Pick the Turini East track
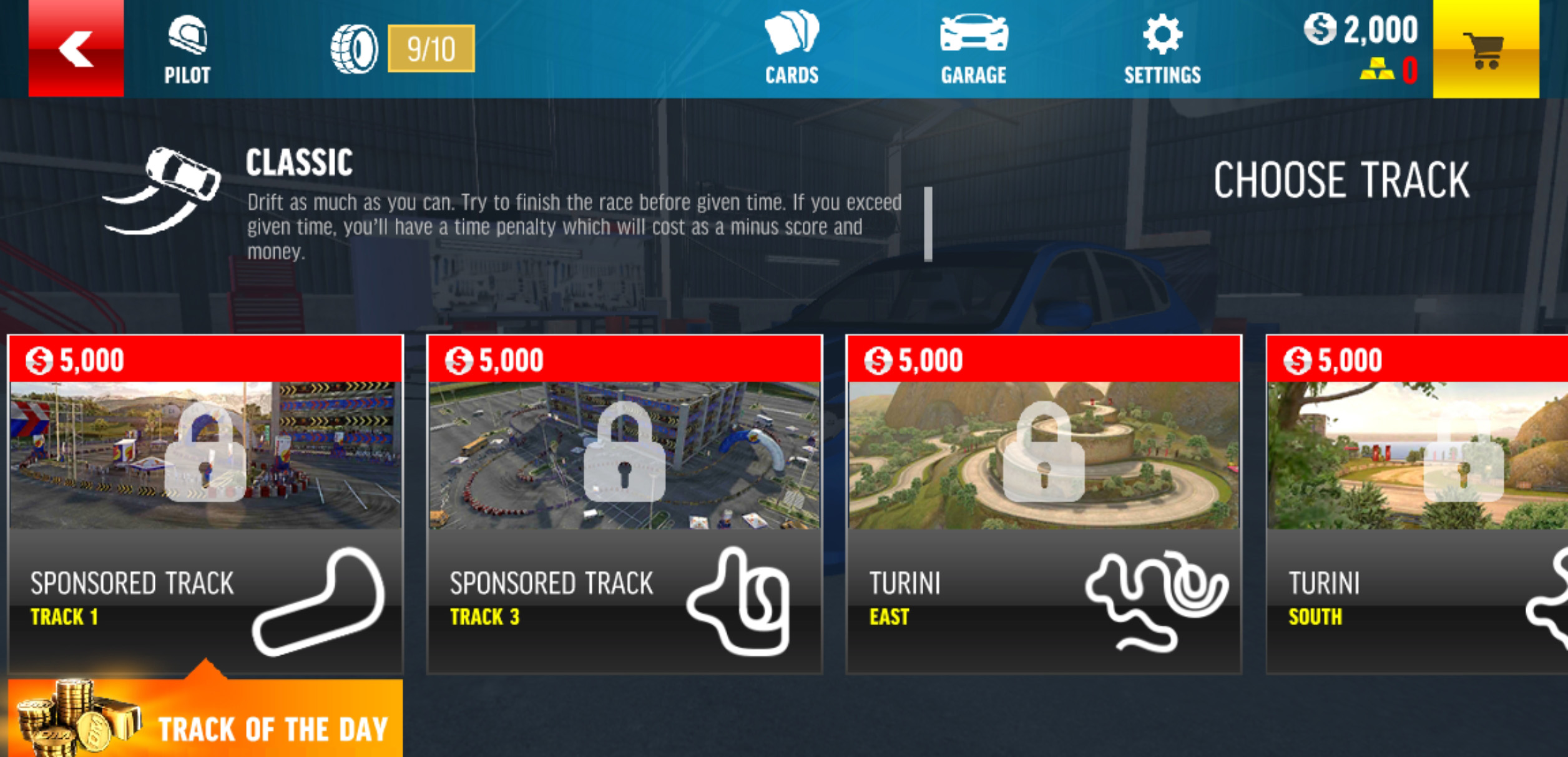The width and height of the screenshot is (1568, 757). point(1044,503)
